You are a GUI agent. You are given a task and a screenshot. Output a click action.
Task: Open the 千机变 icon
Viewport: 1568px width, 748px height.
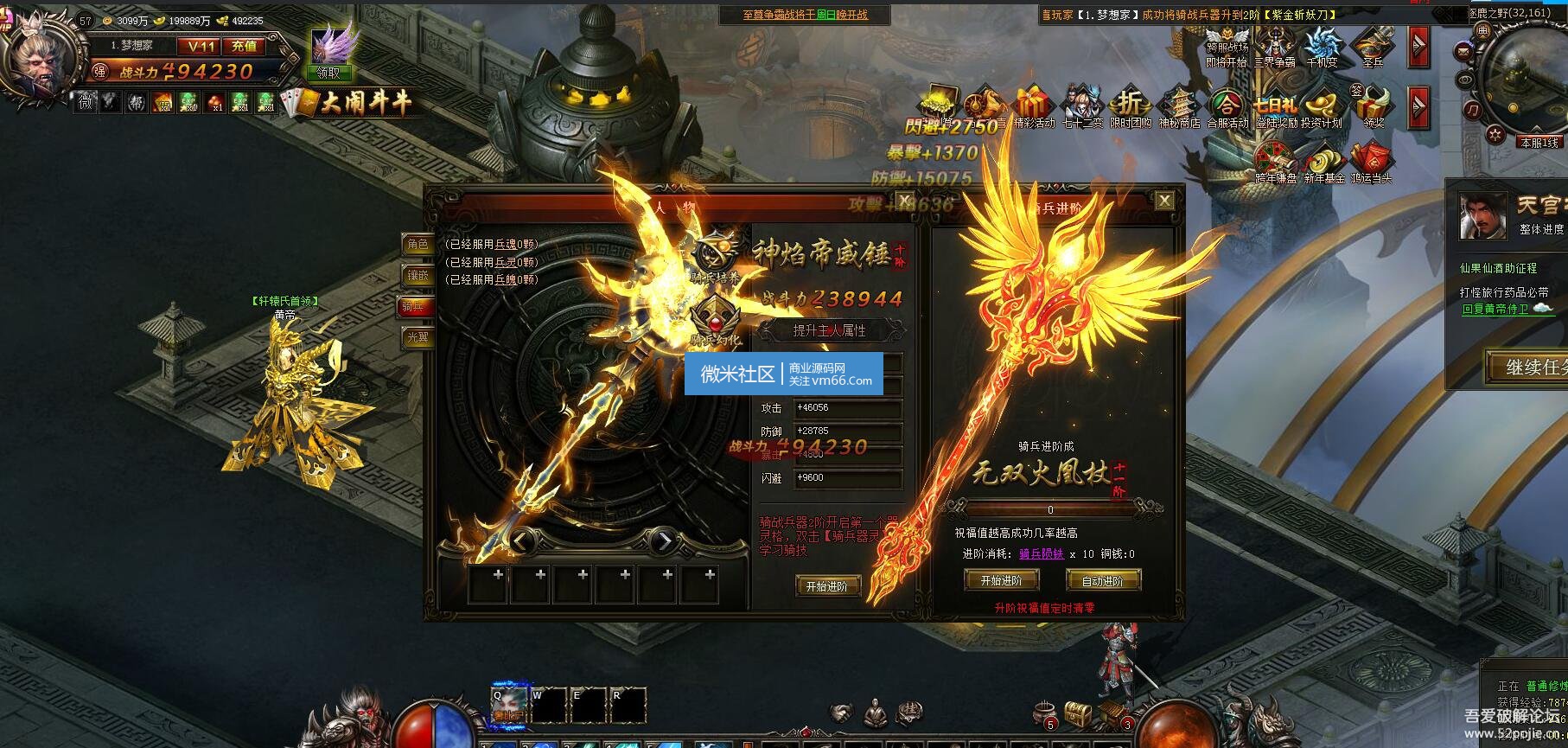click(1322, 48)
